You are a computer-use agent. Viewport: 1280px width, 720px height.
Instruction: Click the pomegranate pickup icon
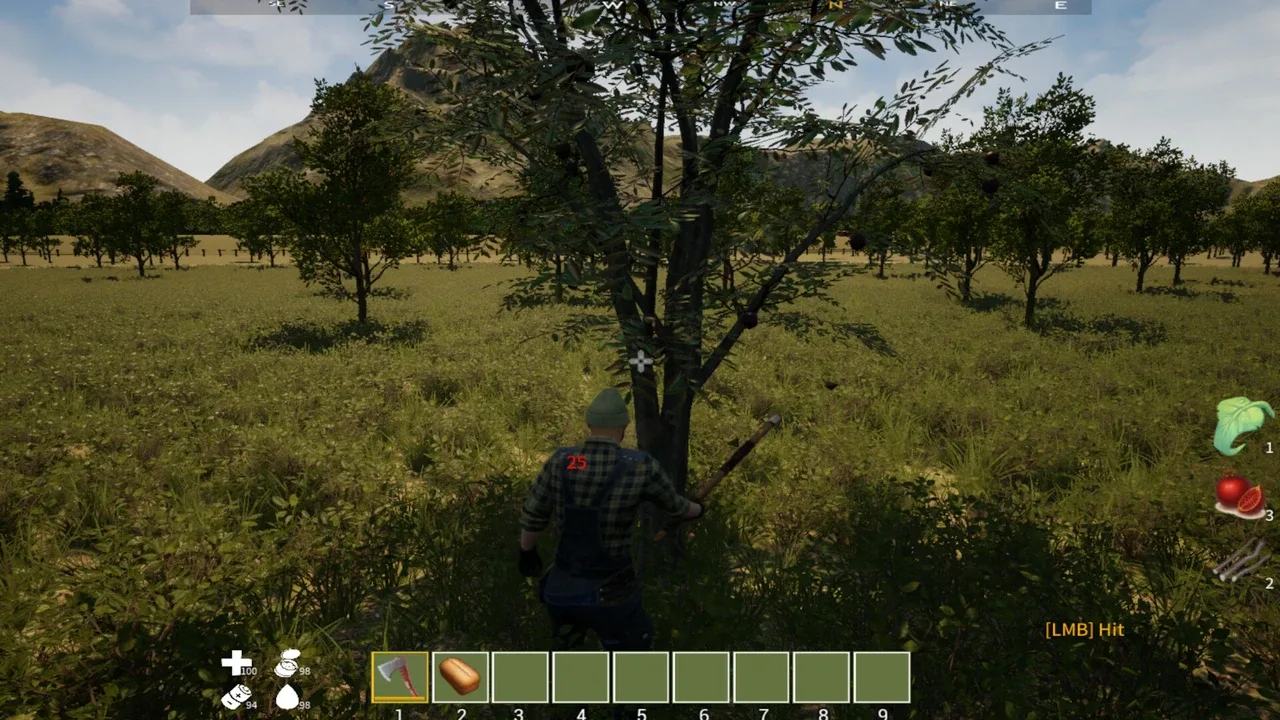pos(1240,495)
